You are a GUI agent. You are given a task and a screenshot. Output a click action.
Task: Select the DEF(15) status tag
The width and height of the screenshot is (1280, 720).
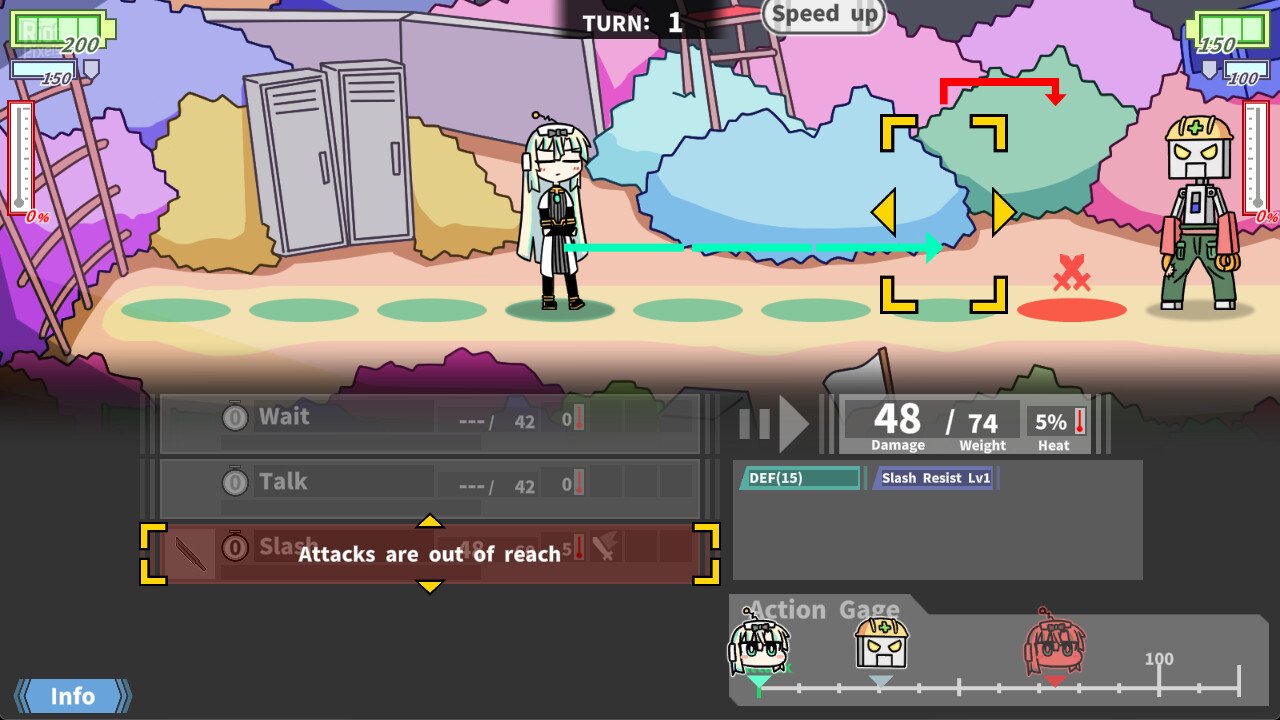pyautogui.click(x=799, y=478)
